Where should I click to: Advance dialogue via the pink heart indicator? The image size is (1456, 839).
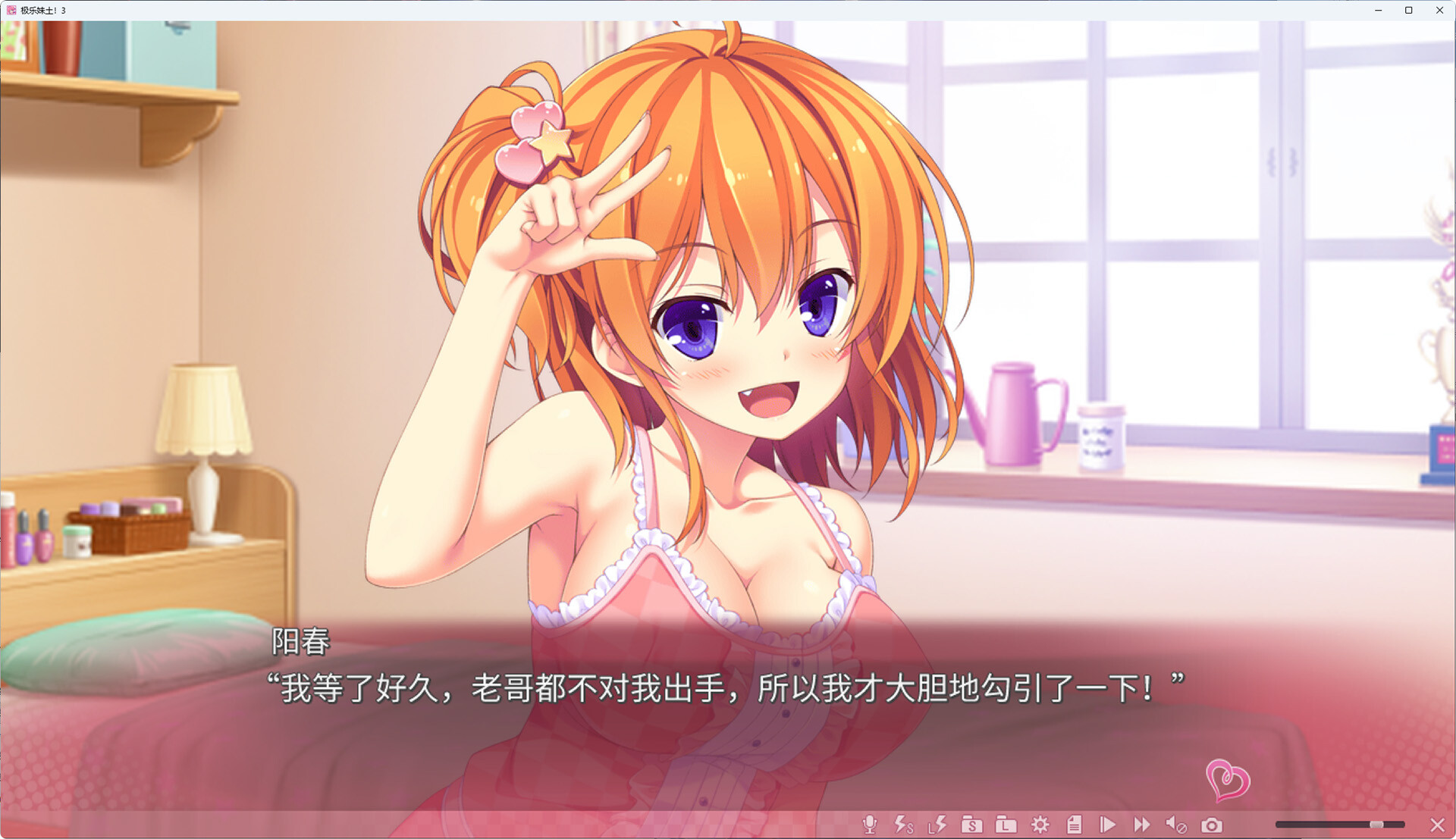point(1227,780)
